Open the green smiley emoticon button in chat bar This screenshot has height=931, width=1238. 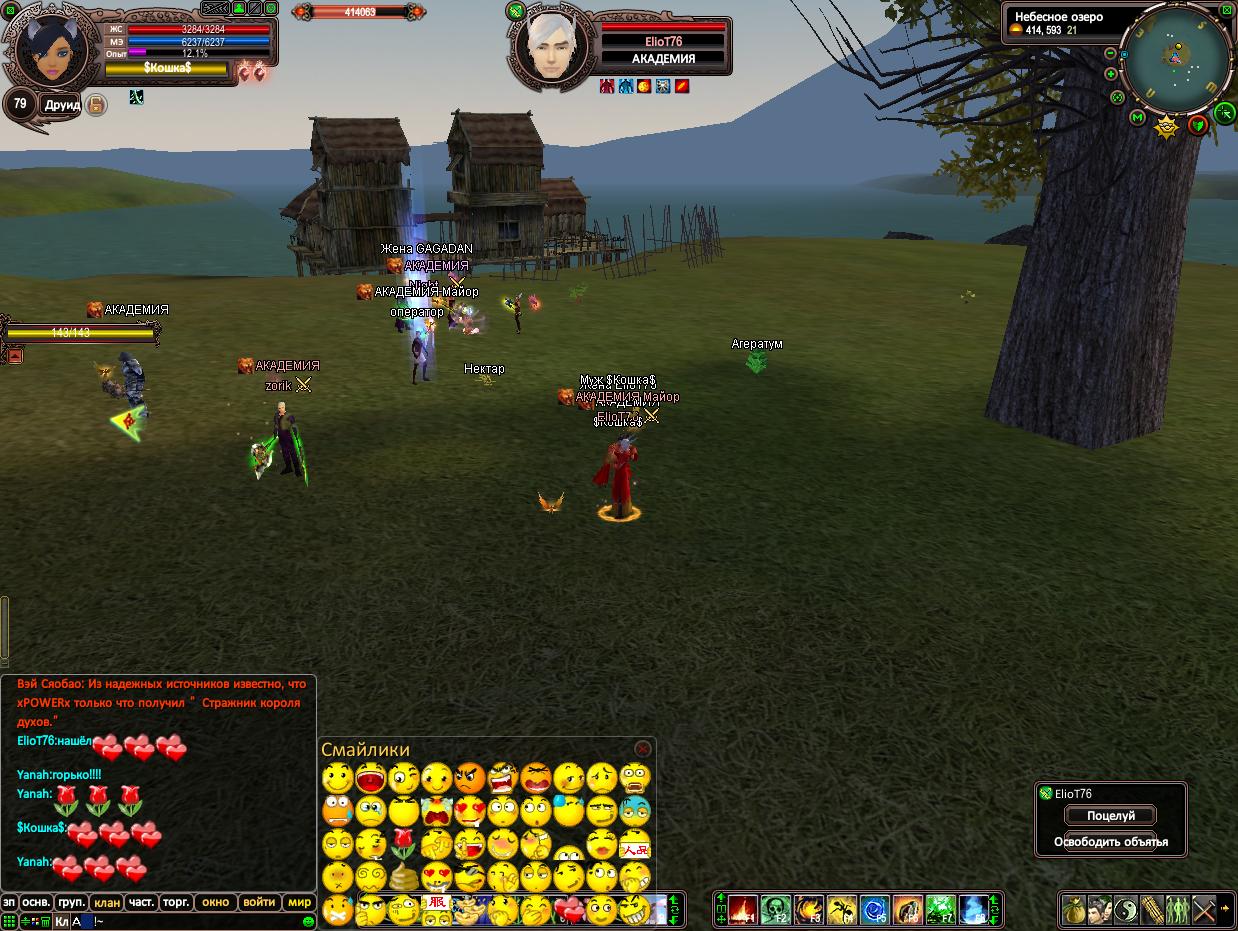point(308,921)
